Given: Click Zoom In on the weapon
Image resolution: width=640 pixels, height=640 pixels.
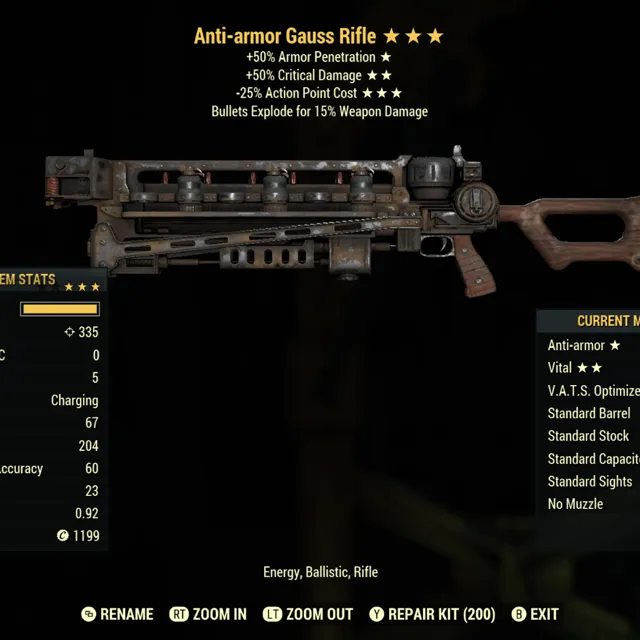Looking at the screenshot, I should click(x=208, y=614).
